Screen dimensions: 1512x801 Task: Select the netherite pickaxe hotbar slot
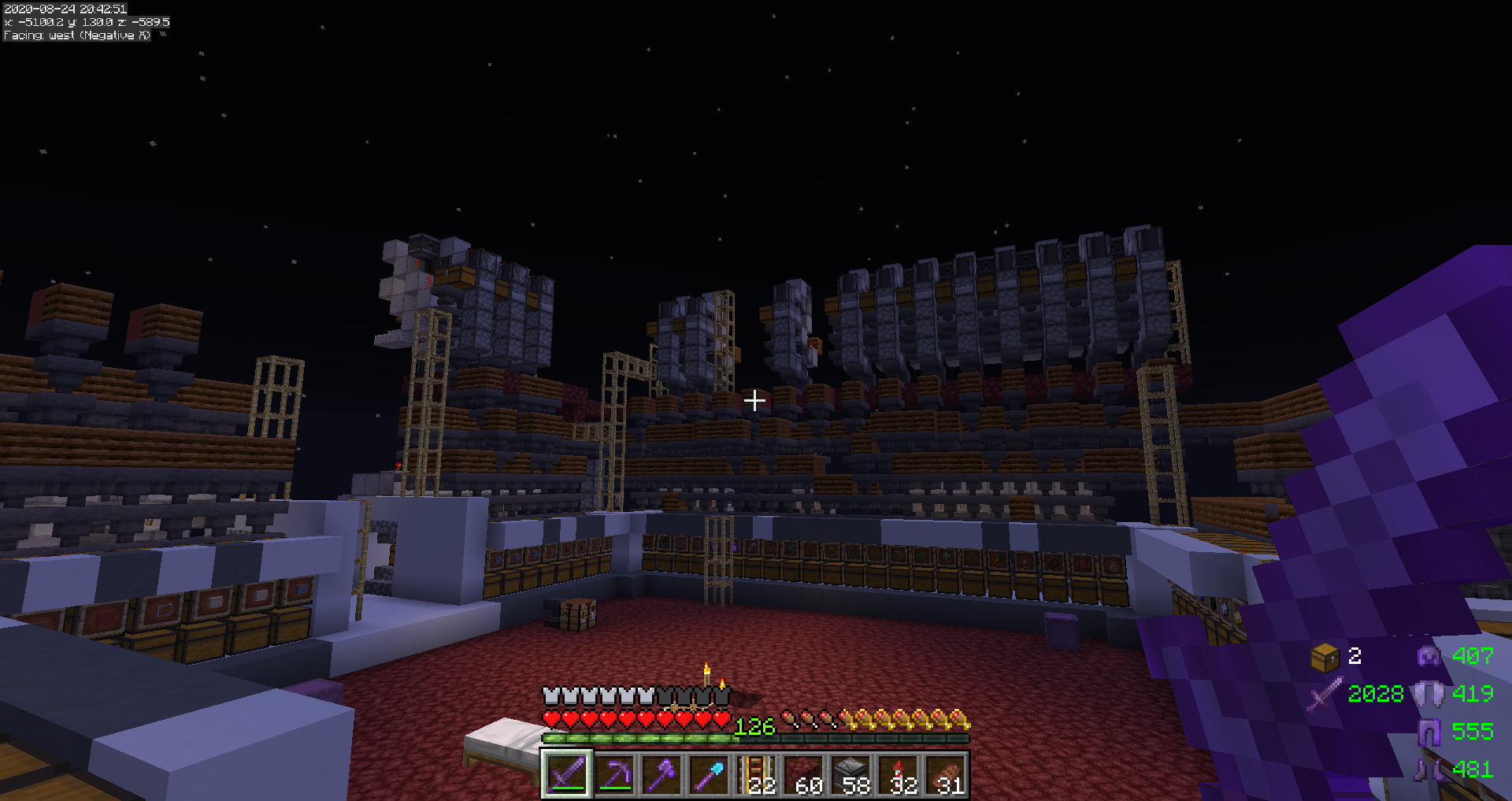point(614,774)
